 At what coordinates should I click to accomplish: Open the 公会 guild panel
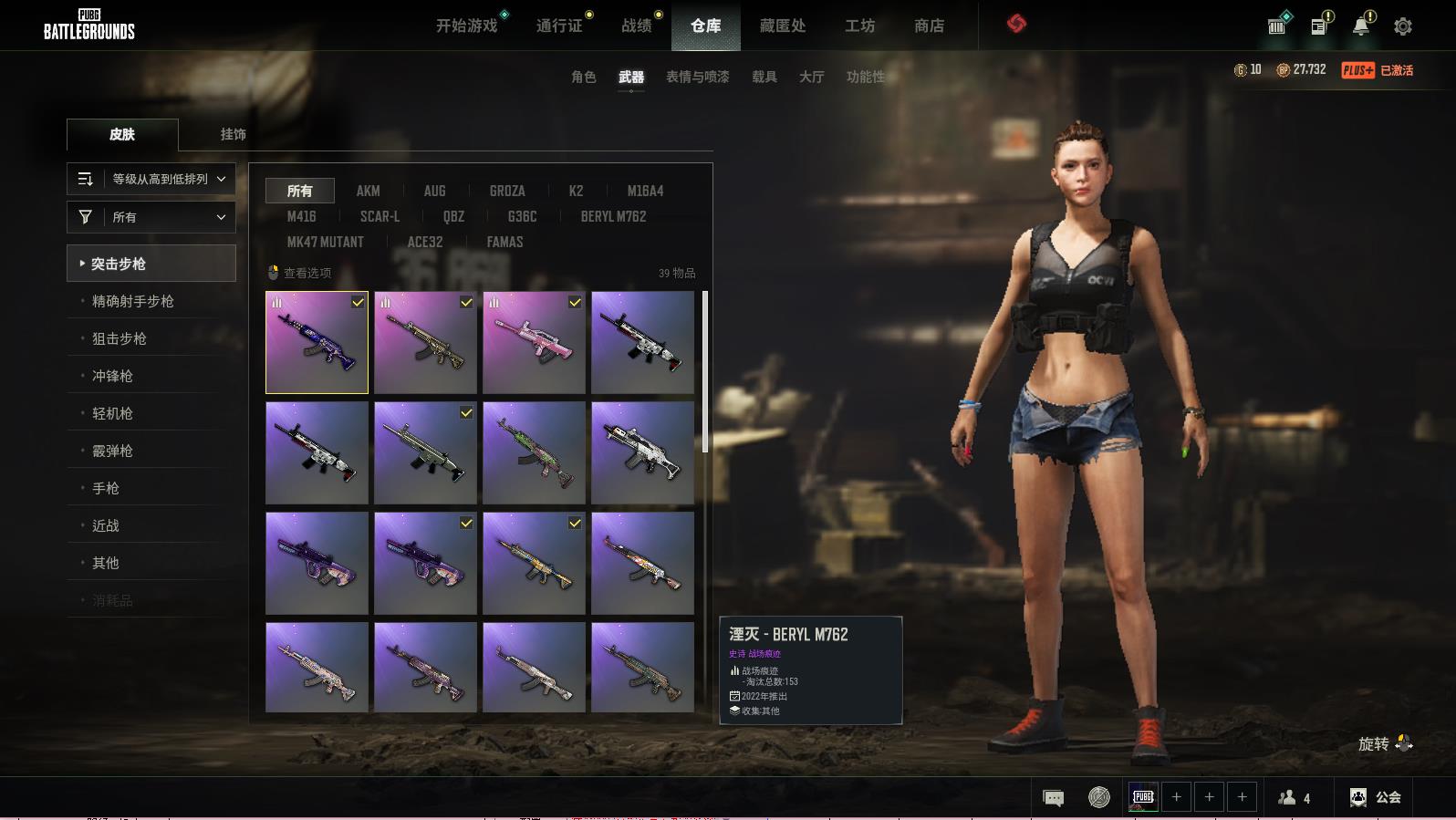[x=1376, y=797]
